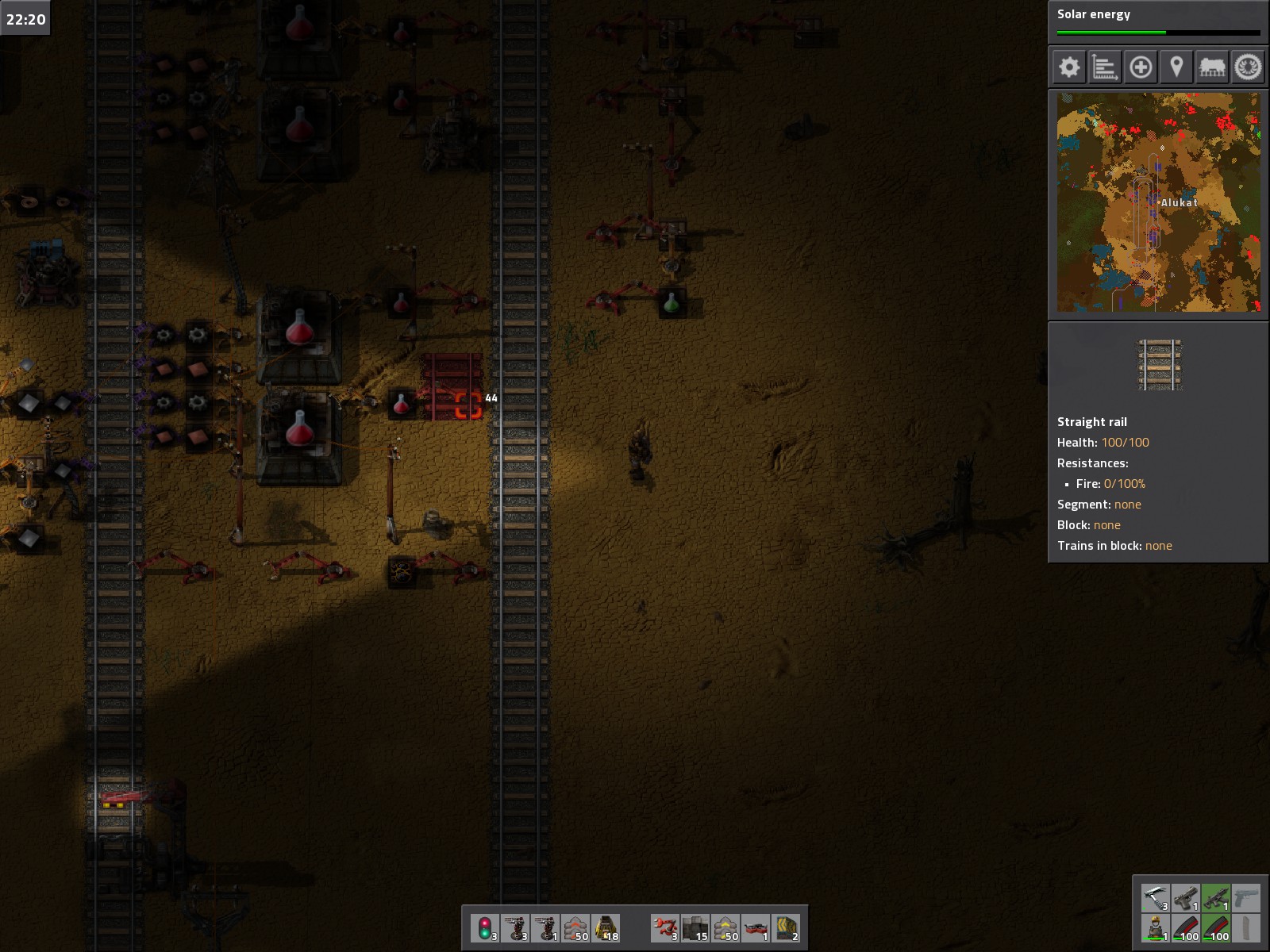
Task: Select the yellow arrow belt item slot
Action: pyautogui.click(x=786, y=927)
